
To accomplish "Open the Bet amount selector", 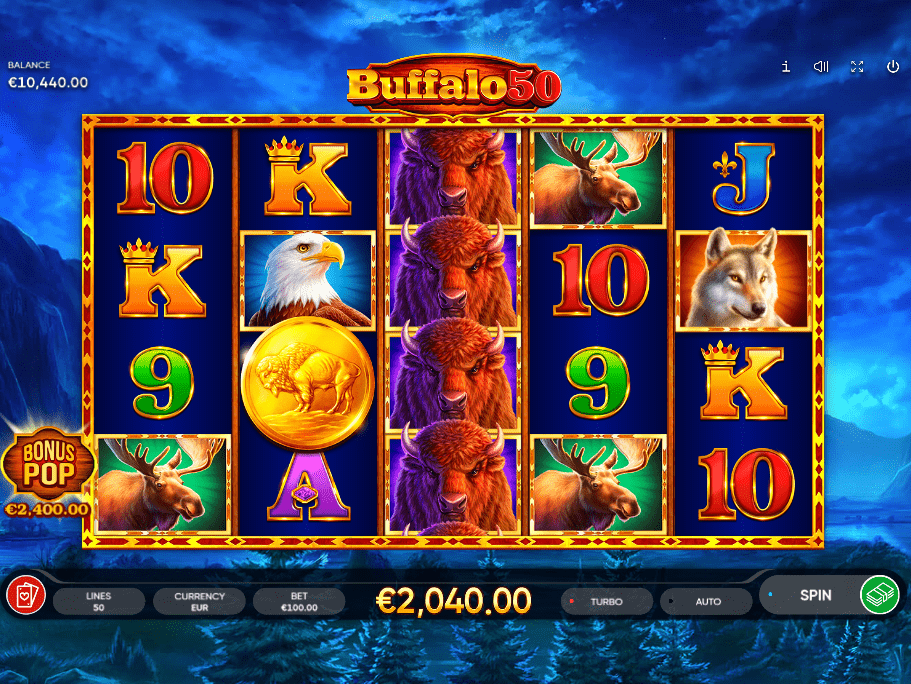I will [x=298, y=602].
